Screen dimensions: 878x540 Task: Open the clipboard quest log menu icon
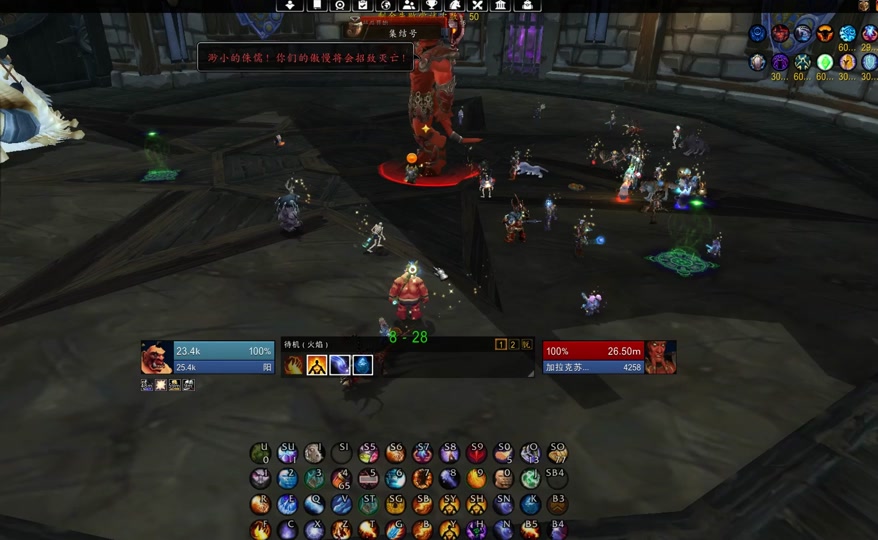[363, 5]
